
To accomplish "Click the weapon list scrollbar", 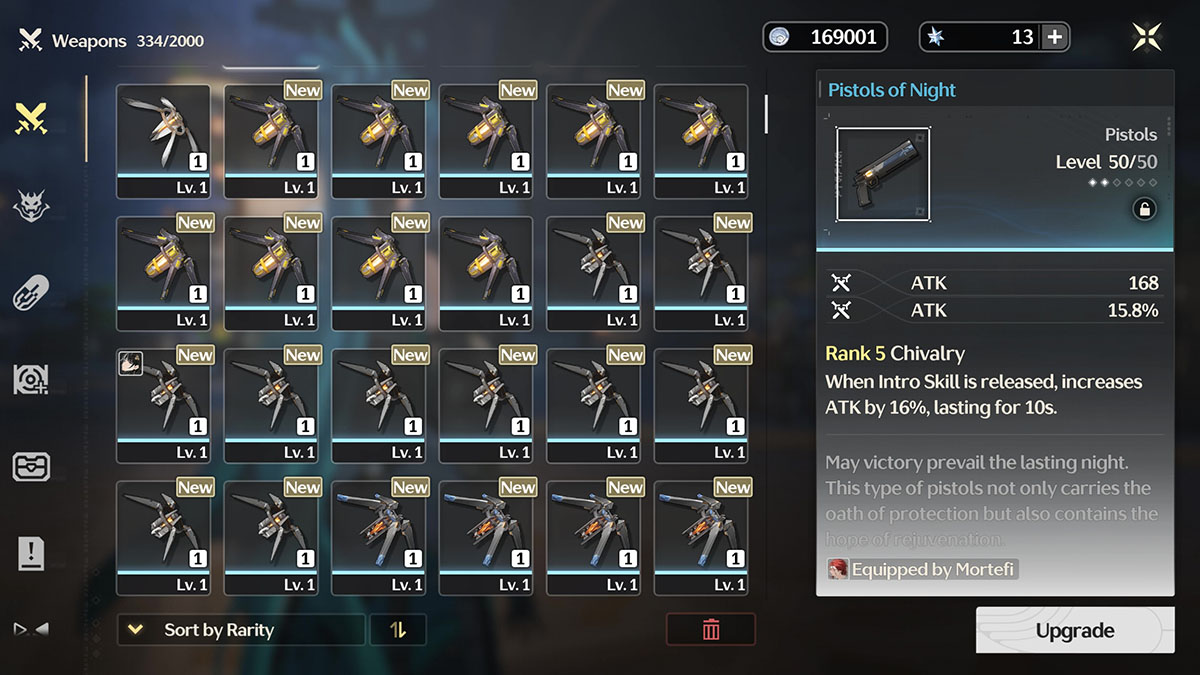I will point(766,114).
